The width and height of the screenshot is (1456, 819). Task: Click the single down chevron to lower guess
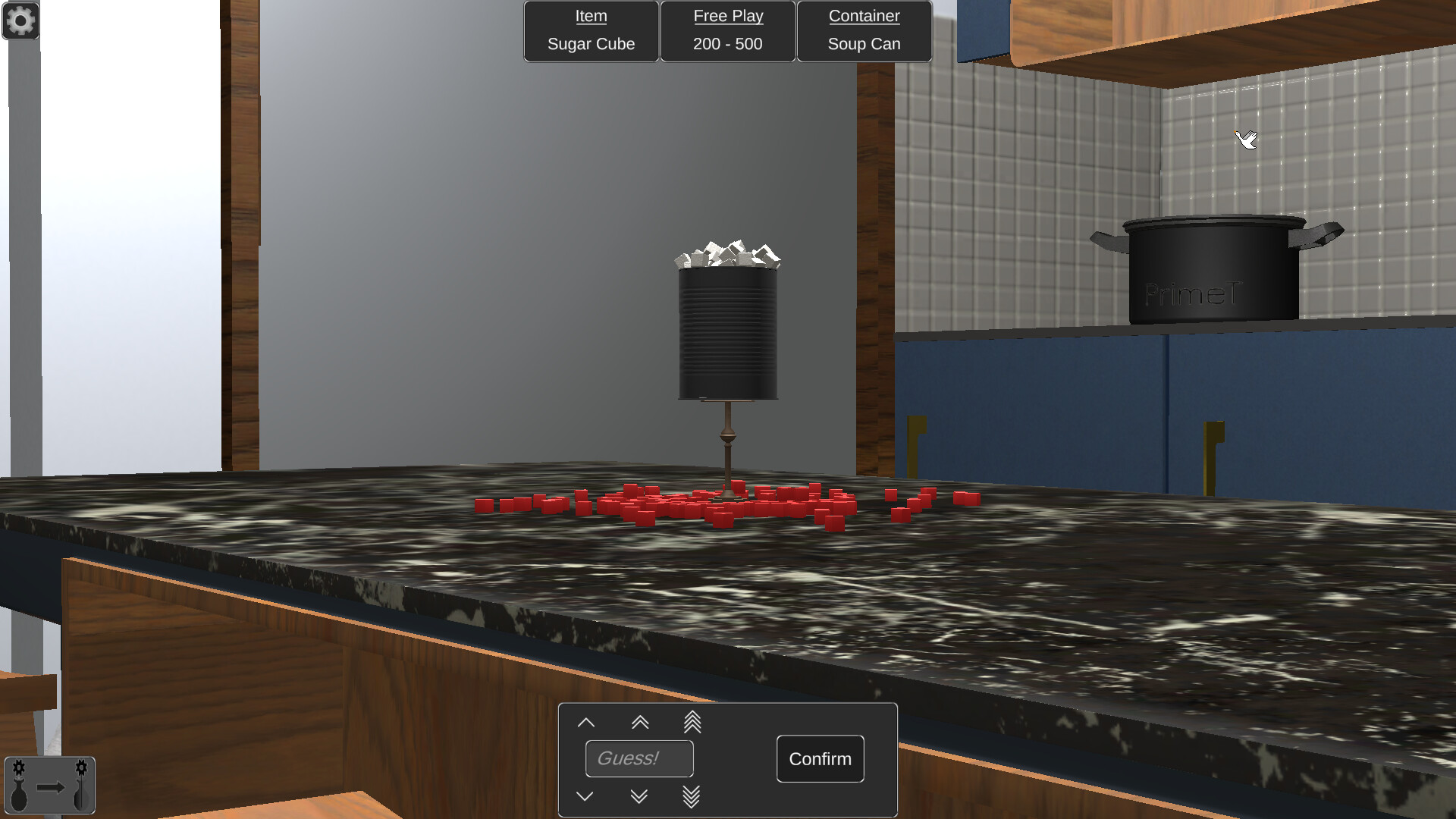click(x=585, y=795)
